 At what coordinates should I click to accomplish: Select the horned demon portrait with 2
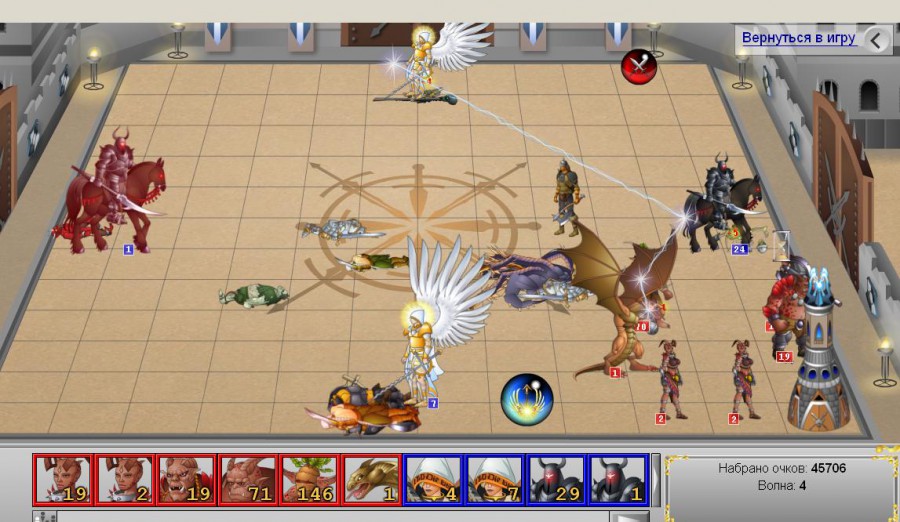click(x=124, y=479)
